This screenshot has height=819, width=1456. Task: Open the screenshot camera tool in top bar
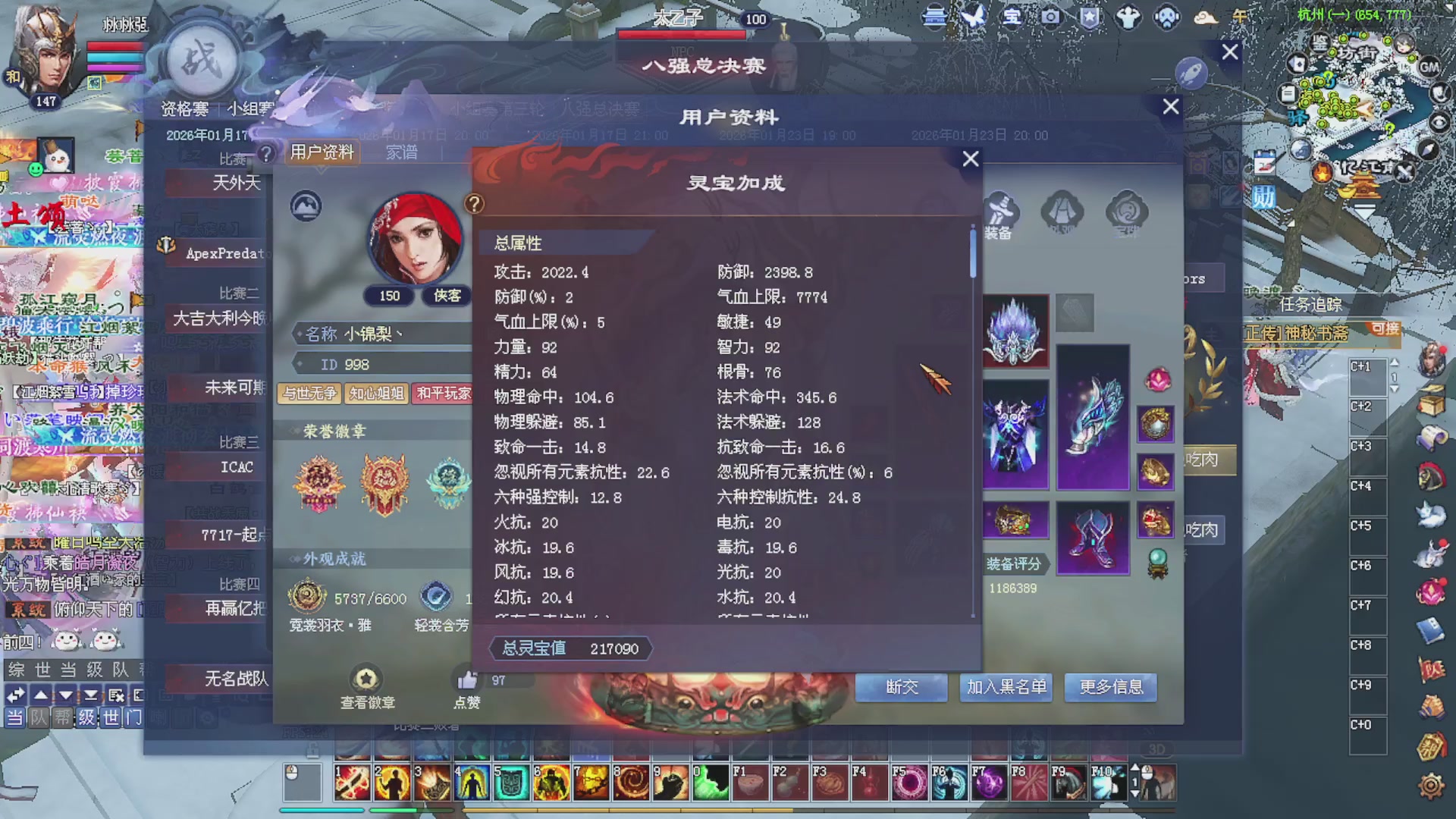[x=1052, y=18]
